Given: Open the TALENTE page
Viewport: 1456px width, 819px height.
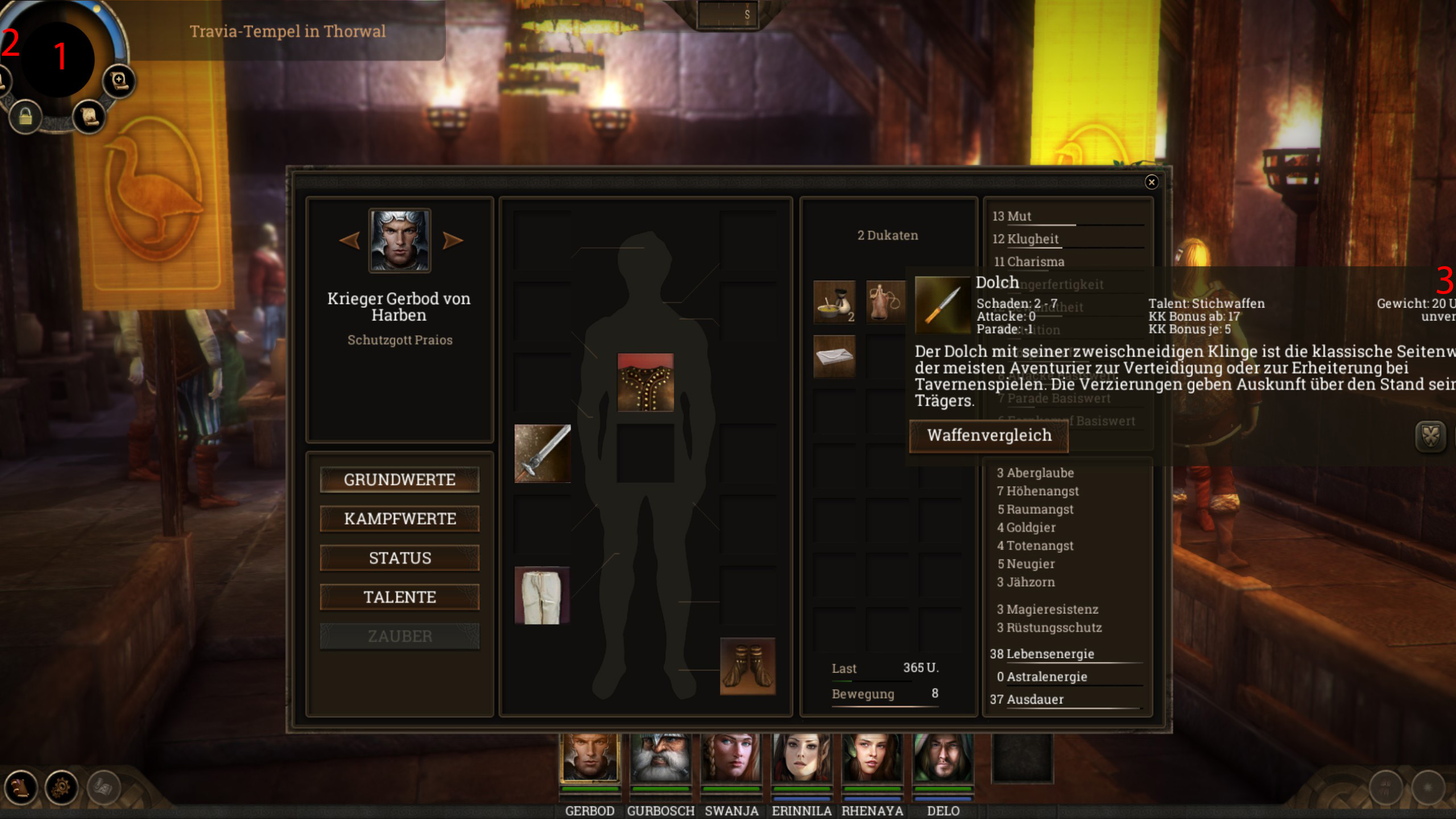Looking at the screenshot, I should coord(399,597).
